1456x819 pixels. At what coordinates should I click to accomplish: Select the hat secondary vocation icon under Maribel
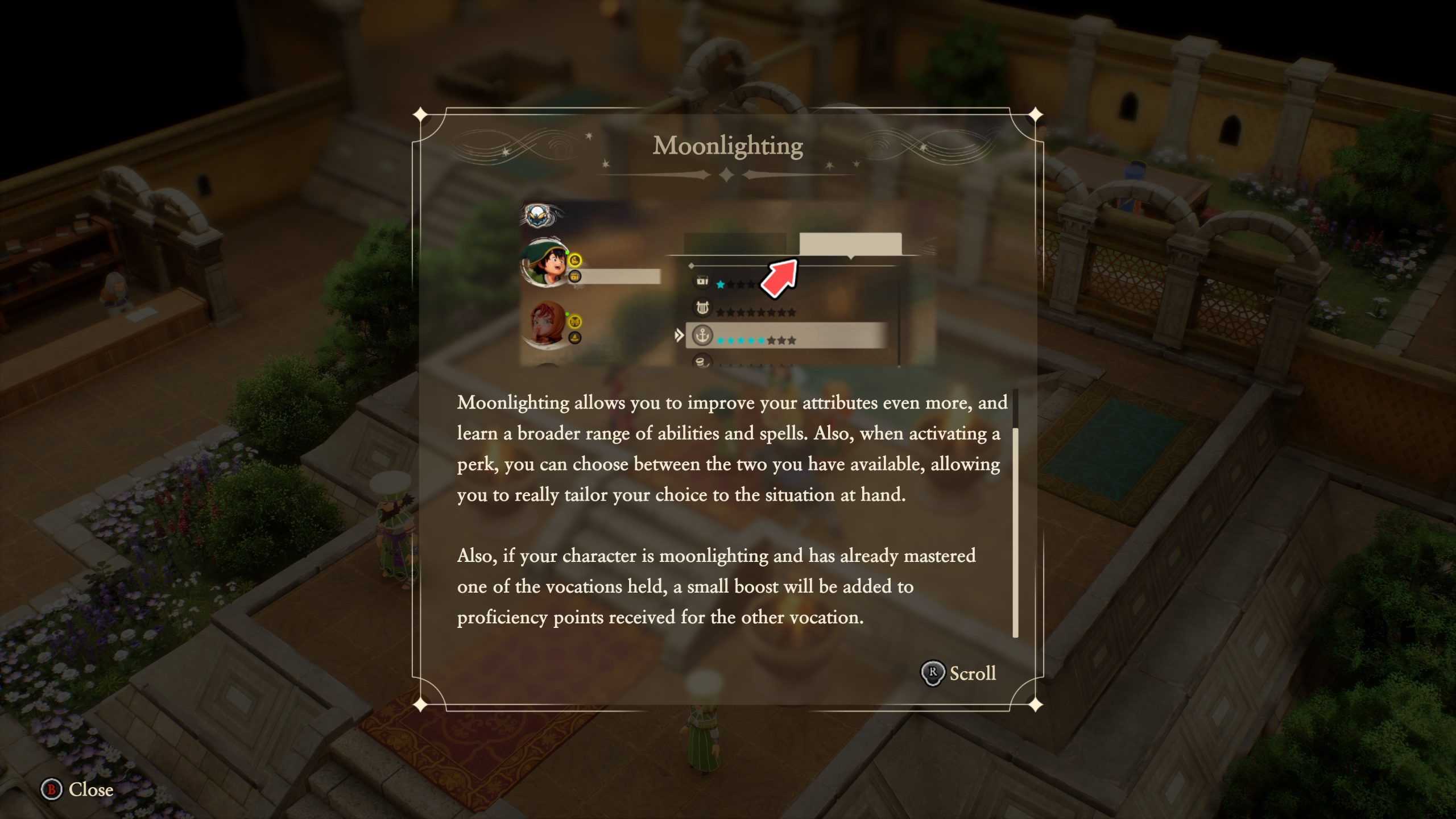pyautogui.click(x=574, y=337)
